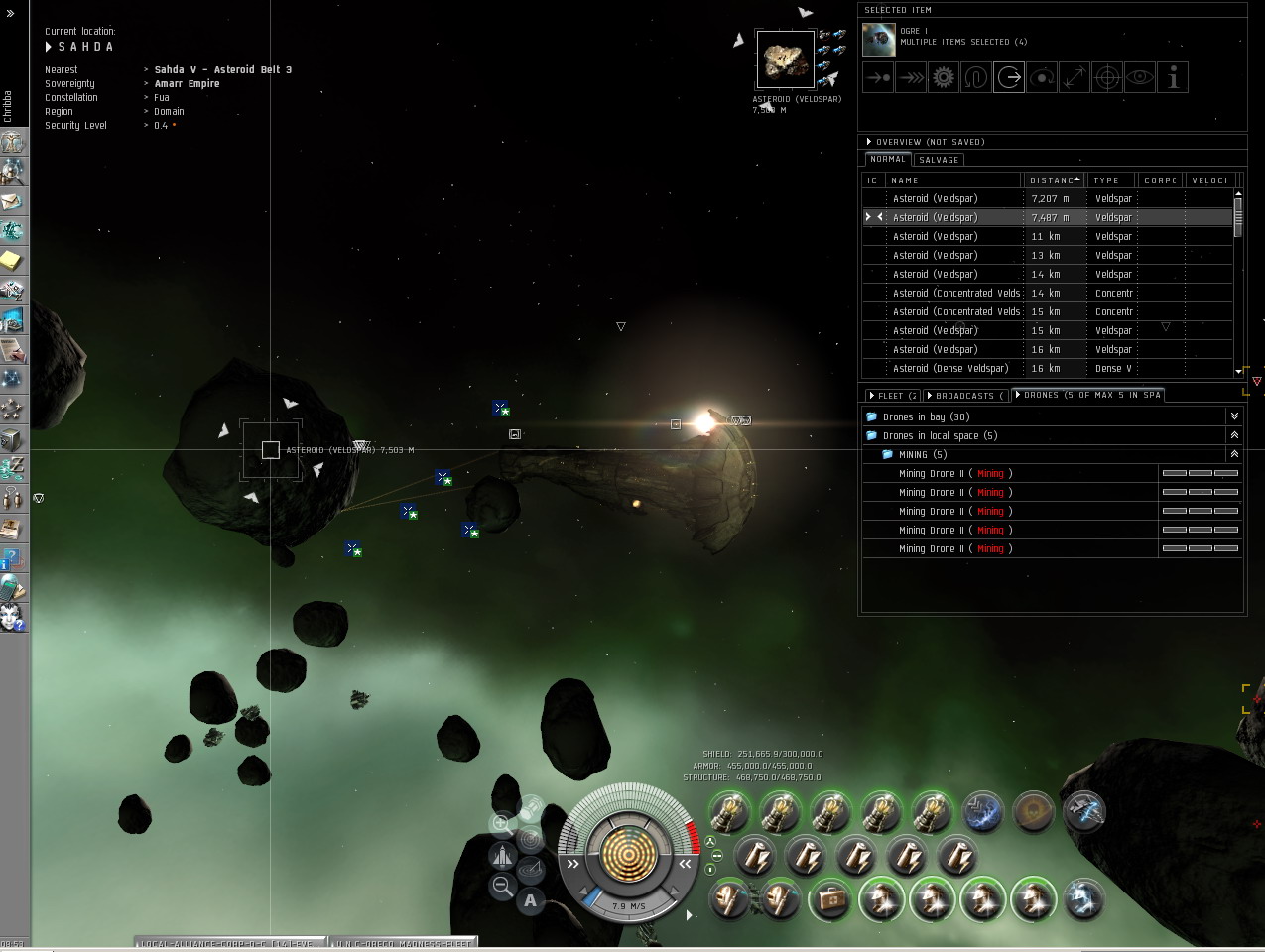Viewport: 1265px width, 952px height.
Task: Toggle the autopilot A button
Action: click(531, 900)
